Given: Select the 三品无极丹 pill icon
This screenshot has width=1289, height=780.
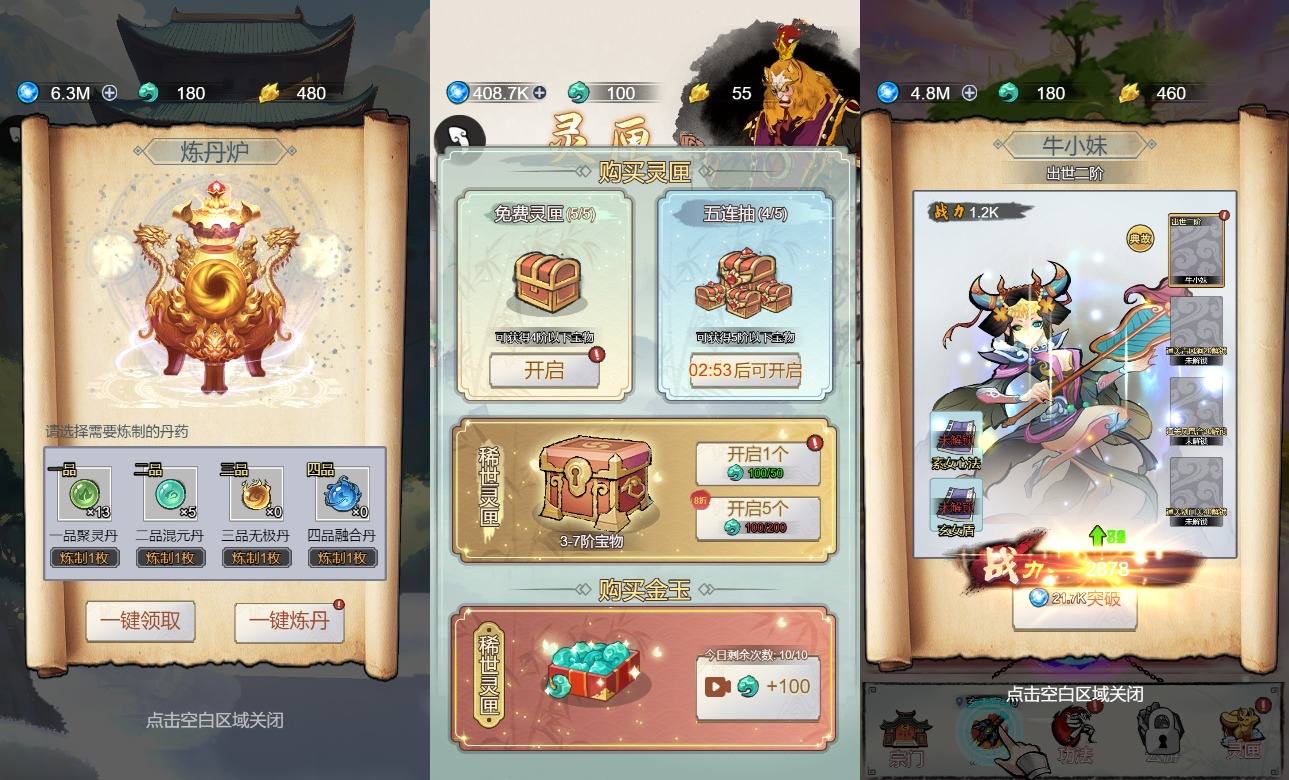Looking at the screenshot, I should tap(256, 494).
